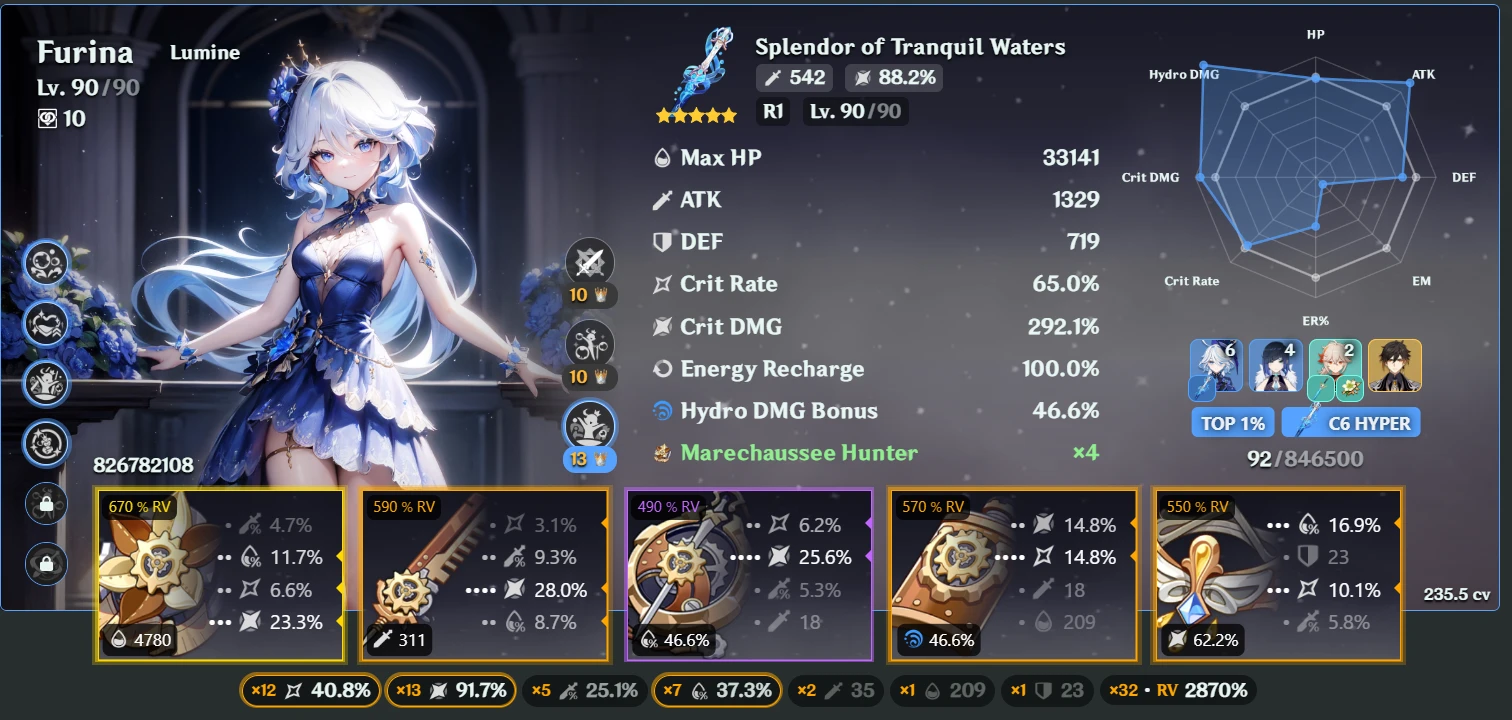
Task: Toggle the upper locked constellation slot
Action: (x=44, y=504)
